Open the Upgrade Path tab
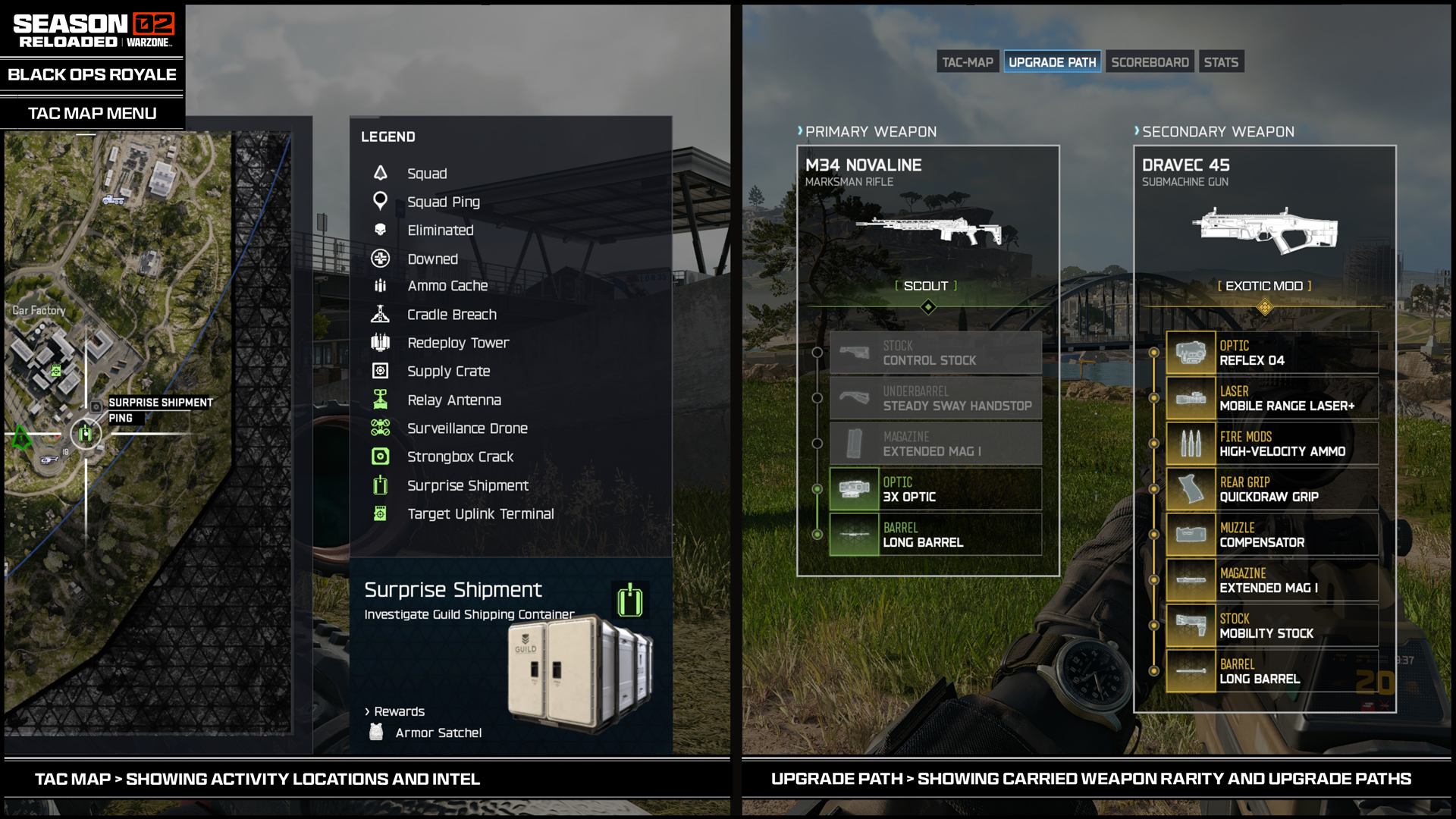Viewport: 1456px width, 819px height. click(x=1052, y=62)
